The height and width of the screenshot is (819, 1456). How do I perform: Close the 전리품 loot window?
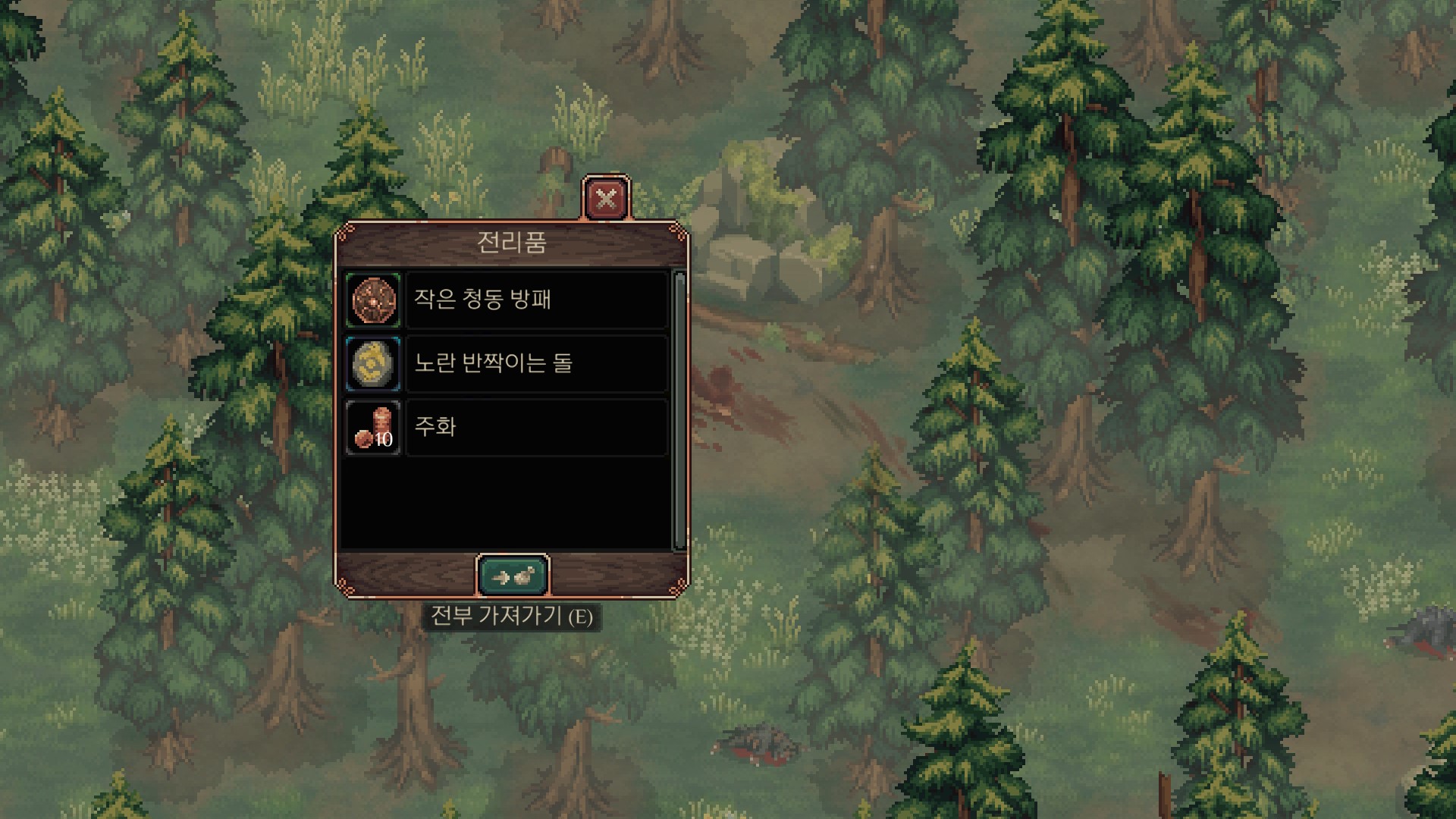(606, 199)
